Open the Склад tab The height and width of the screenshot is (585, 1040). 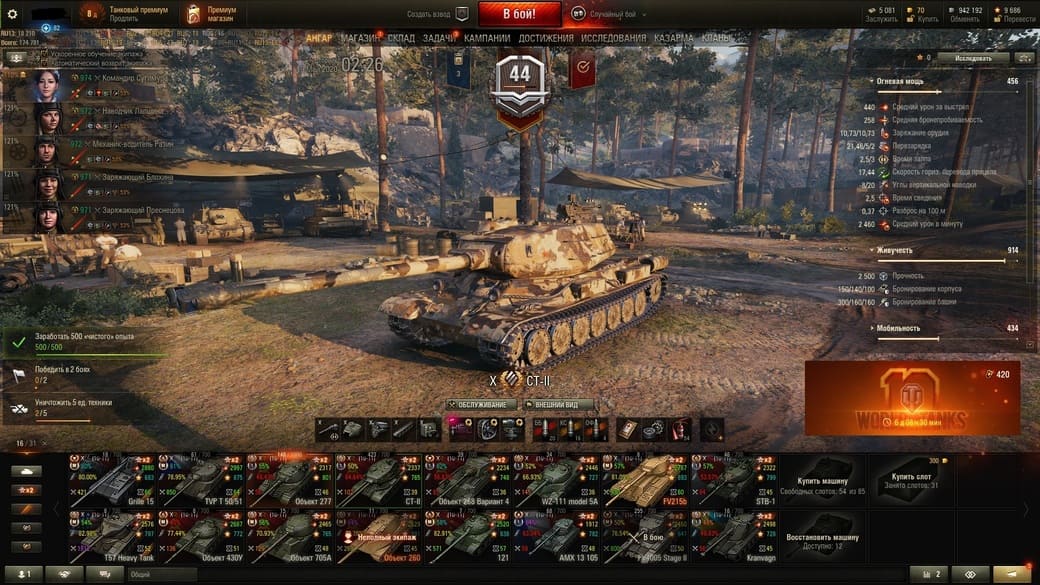(x=401, y=38)
